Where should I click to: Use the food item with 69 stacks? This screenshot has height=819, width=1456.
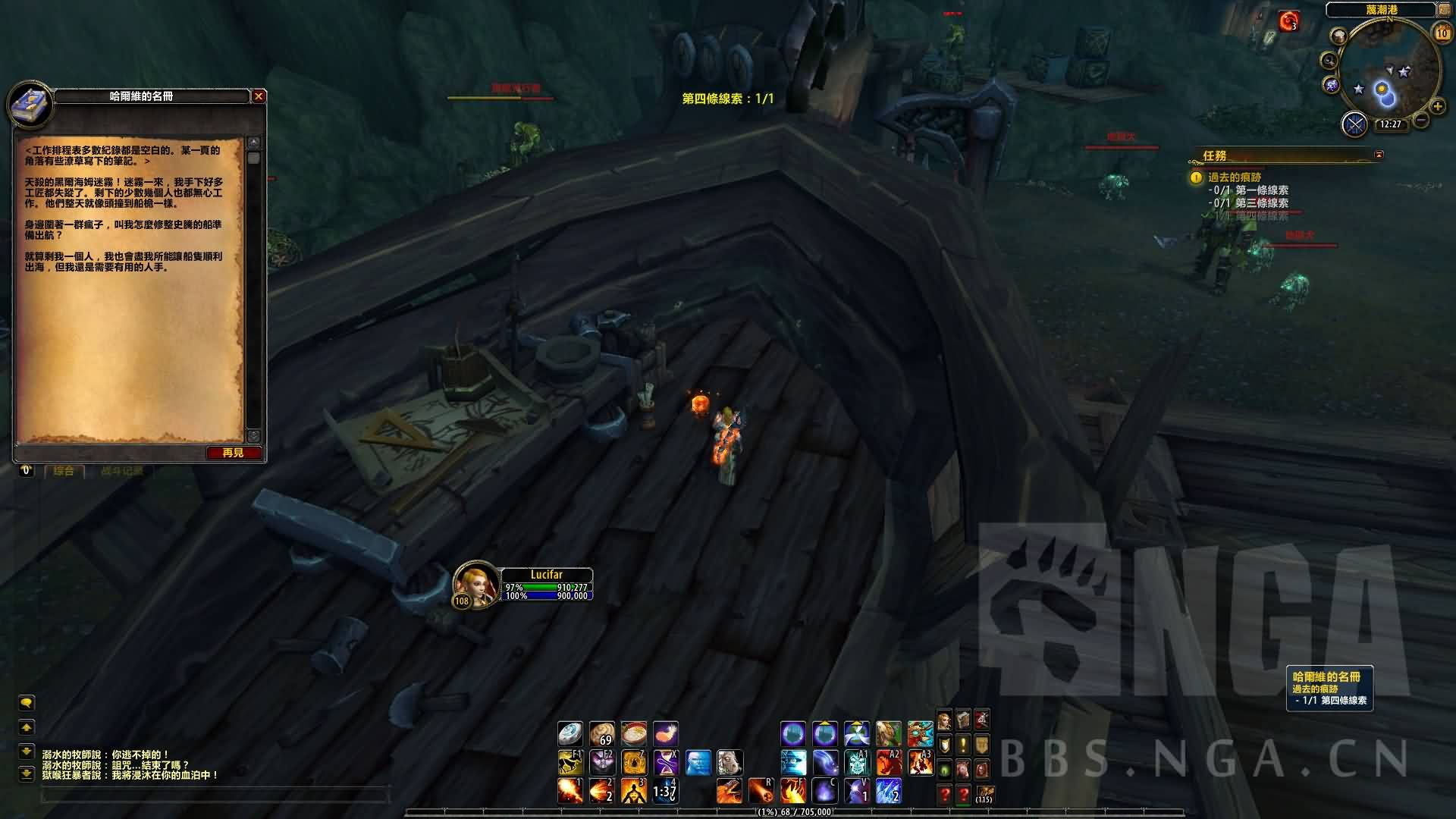click(x=602, y=733)
